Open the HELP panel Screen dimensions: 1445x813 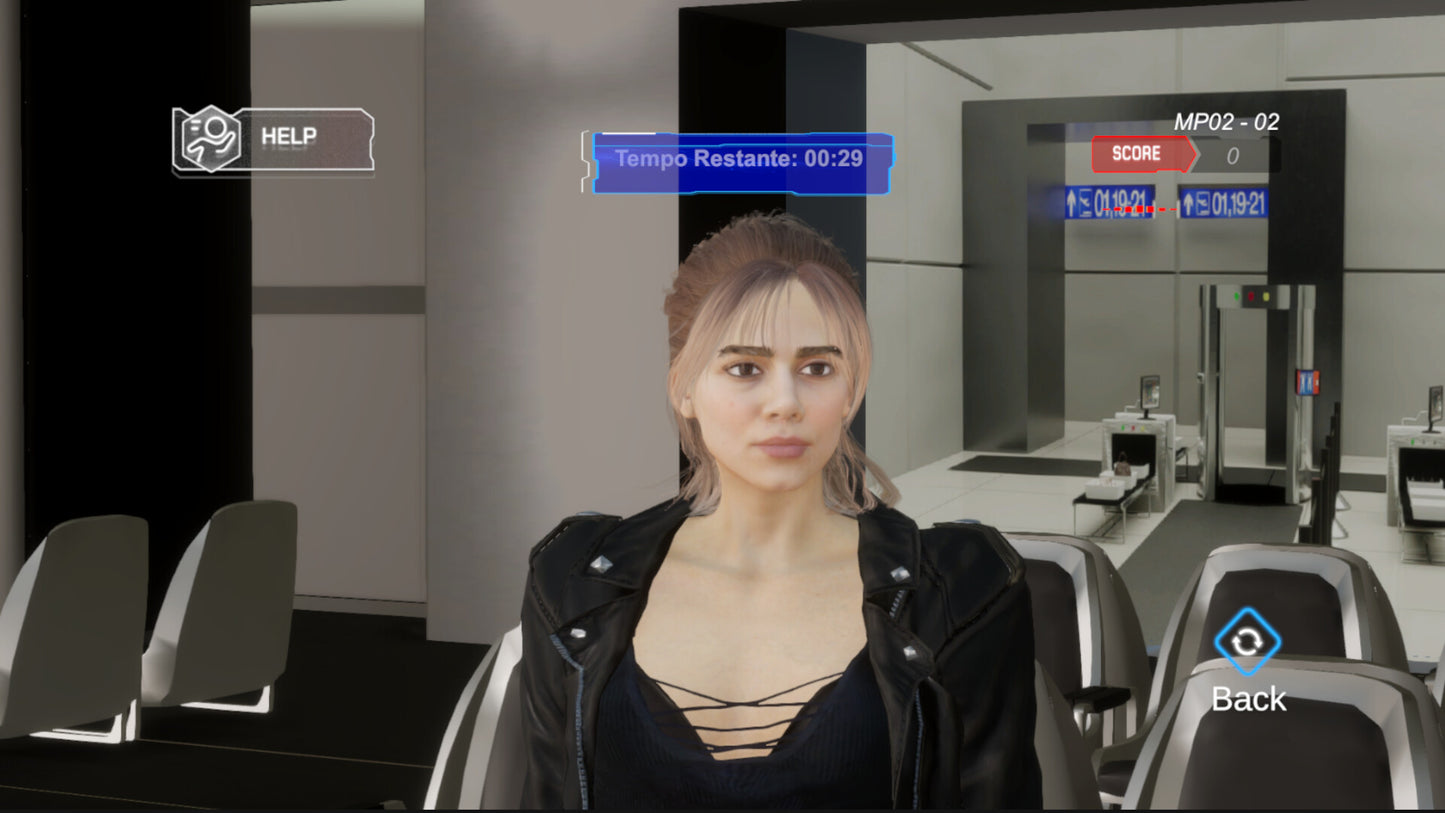coord(273,139)
